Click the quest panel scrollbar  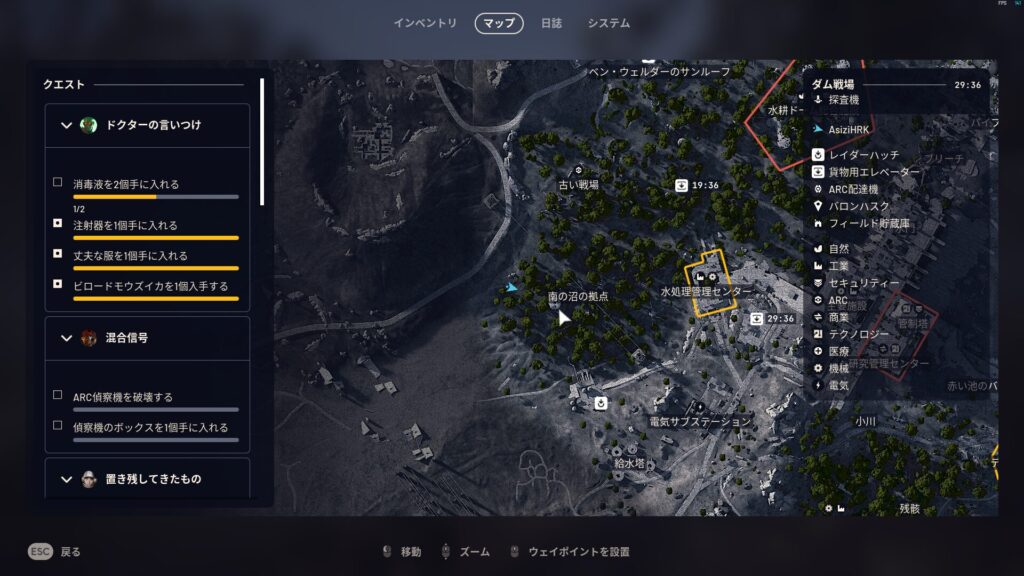click(x=263, y=142)
